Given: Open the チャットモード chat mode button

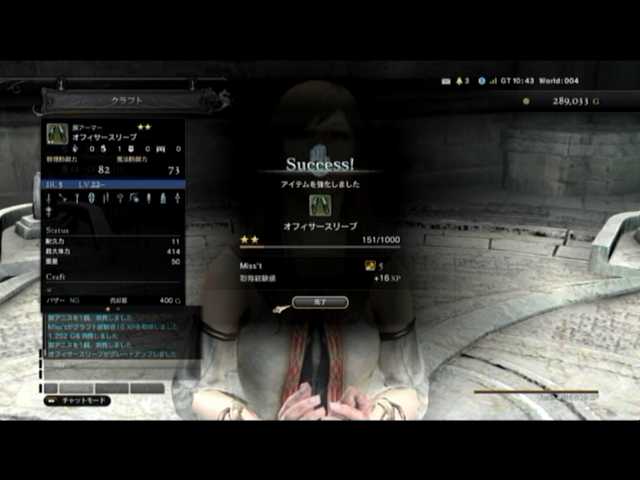Looking at the screenshot, I should (78, 400).
